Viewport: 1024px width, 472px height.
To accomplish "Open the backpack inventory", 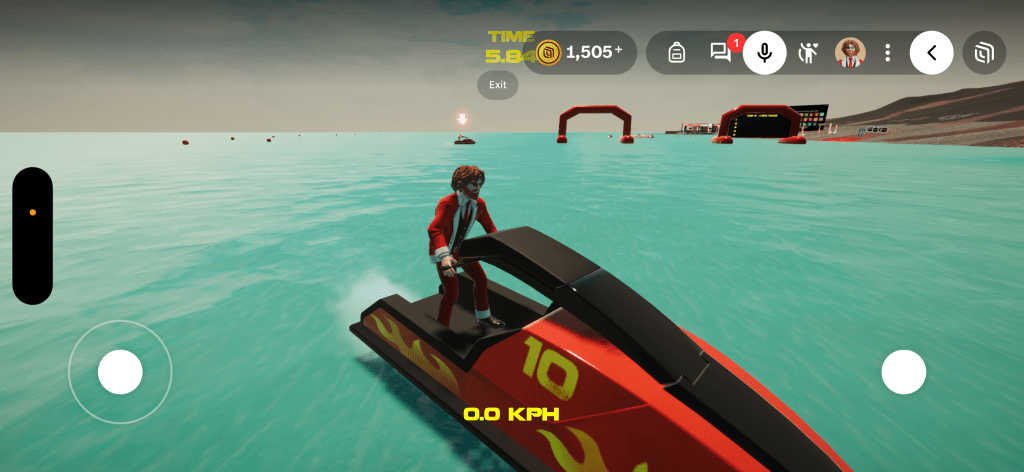I will [x=676, y=53].
